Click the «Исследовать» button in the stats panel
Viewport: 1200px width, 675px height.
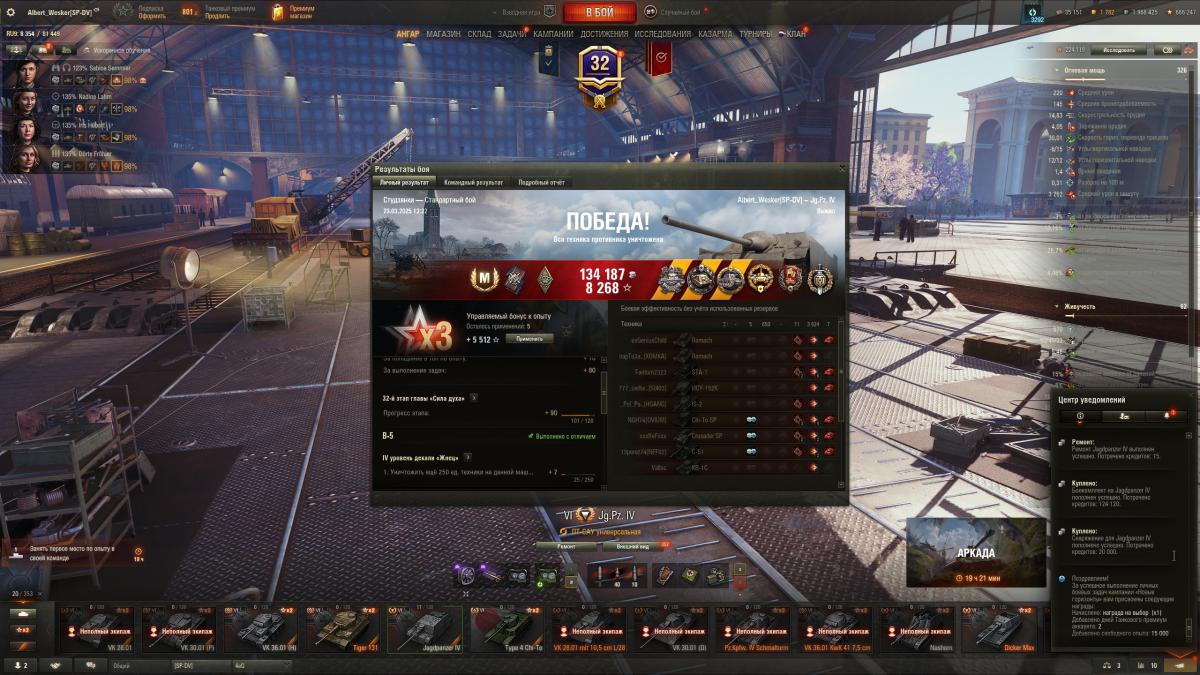click(1118, 49)
